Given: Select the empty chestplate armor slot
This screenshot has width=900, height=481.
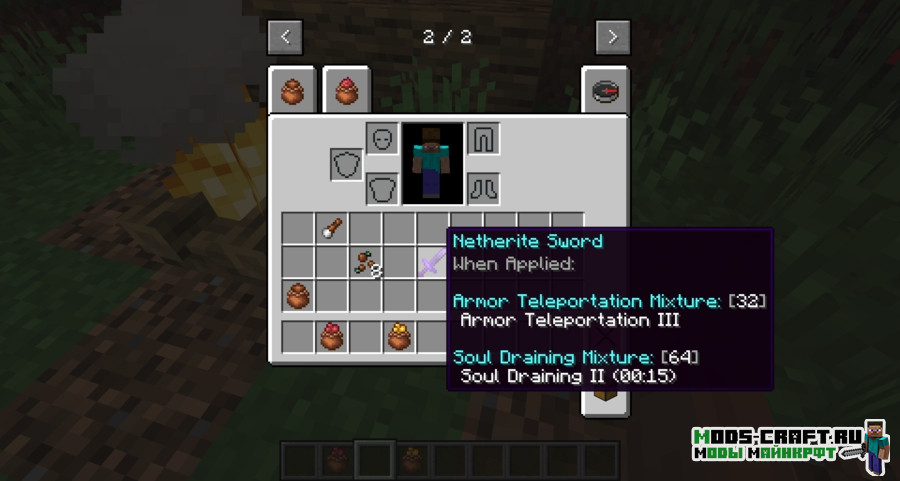Looking at the screenshot, I should coord(382,187).
